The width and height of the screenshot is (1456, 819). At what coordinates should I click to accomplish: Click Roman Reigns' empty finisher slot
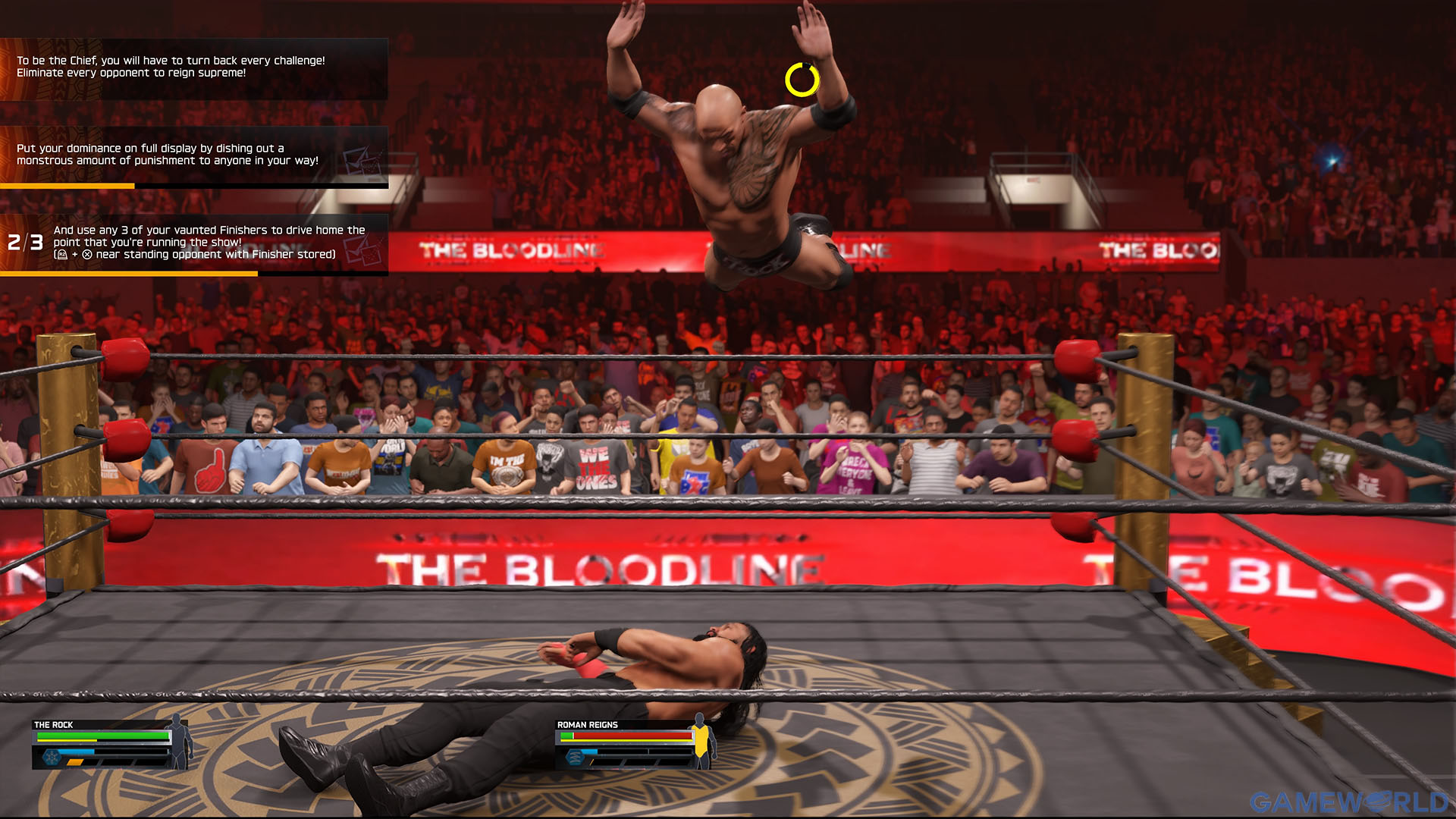click(607, 763)
